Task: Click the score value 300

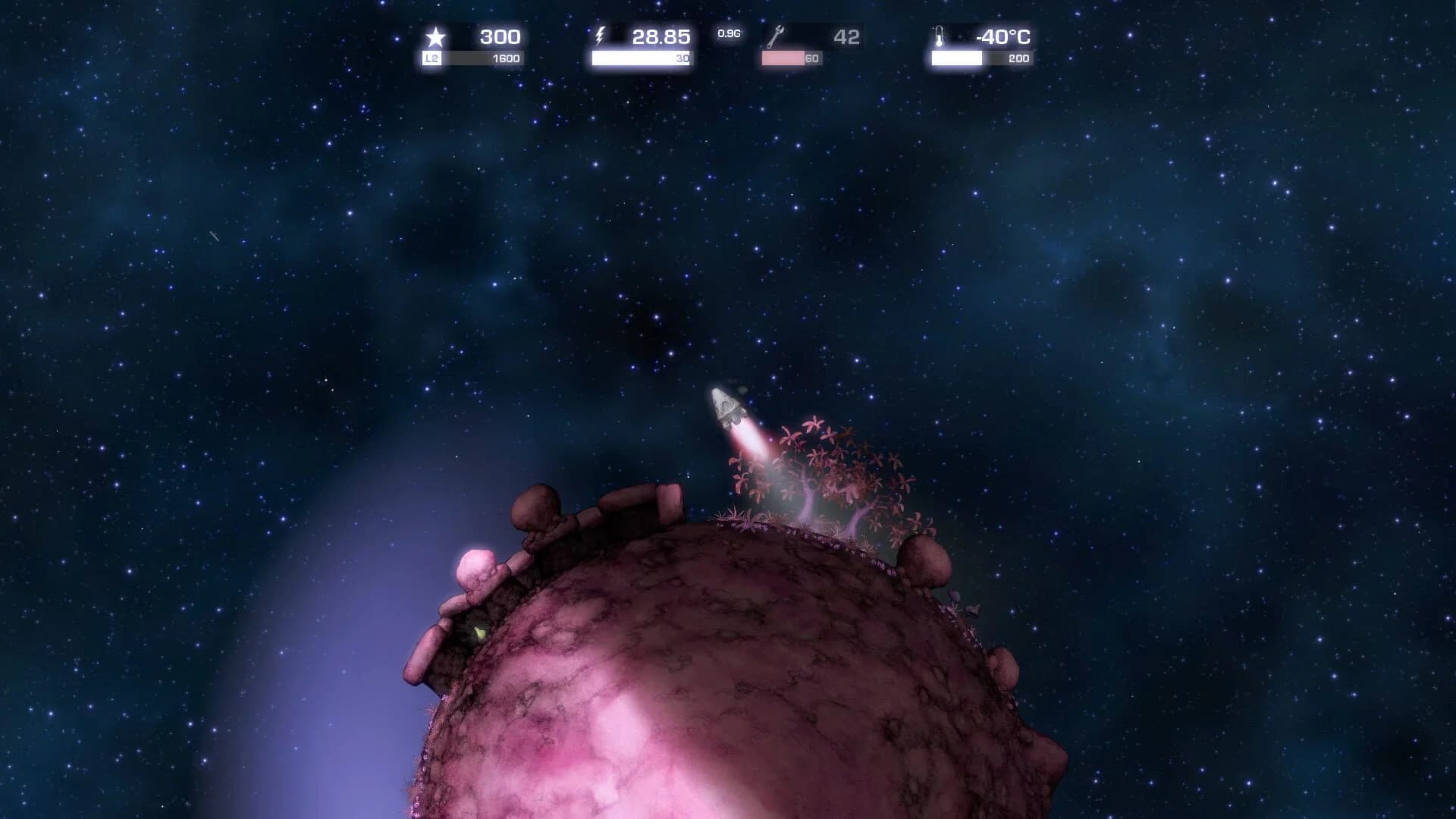Action: pyautogui.click(x=500, y=35)
